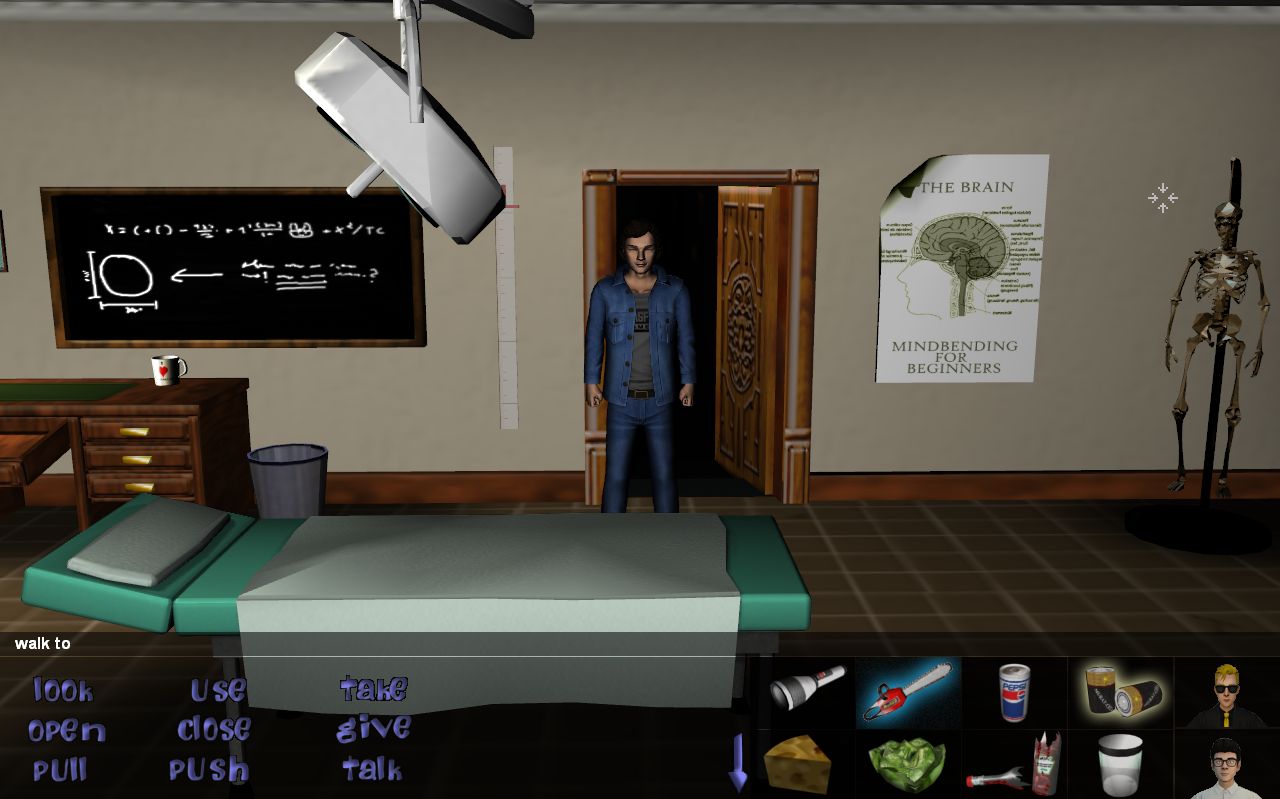
Task: Select the Open verb
Action: (66, 731)
